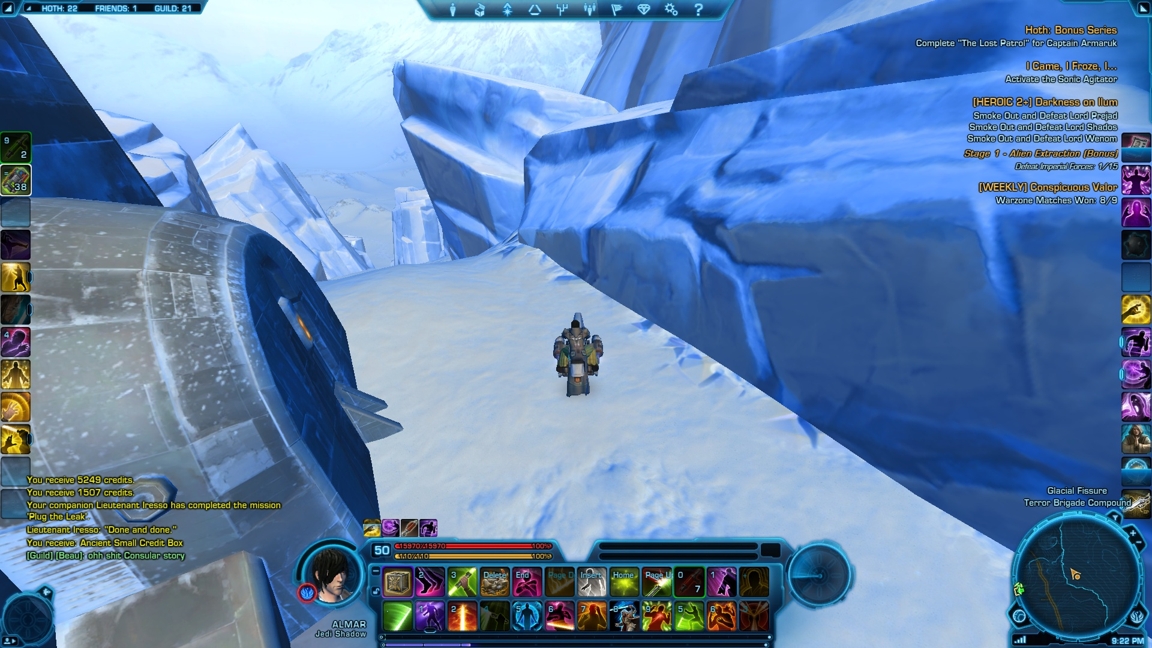Screen dimensions: 1152x648
Task: Activate the green slash ability in the bottom row
Action: pos(398,616)
